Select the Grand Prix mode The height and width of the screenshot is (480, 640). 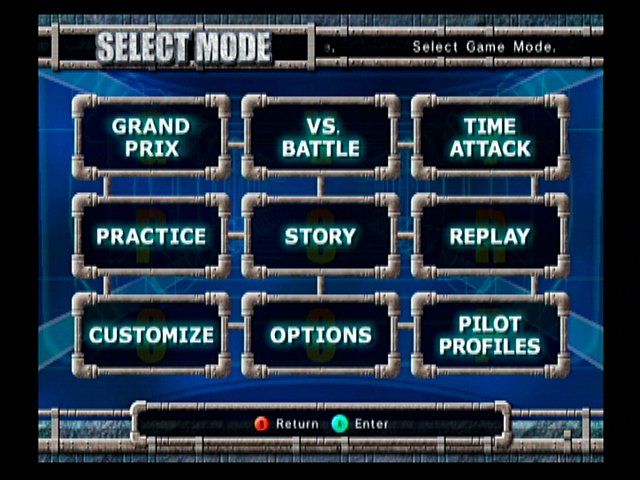point(151,137)
